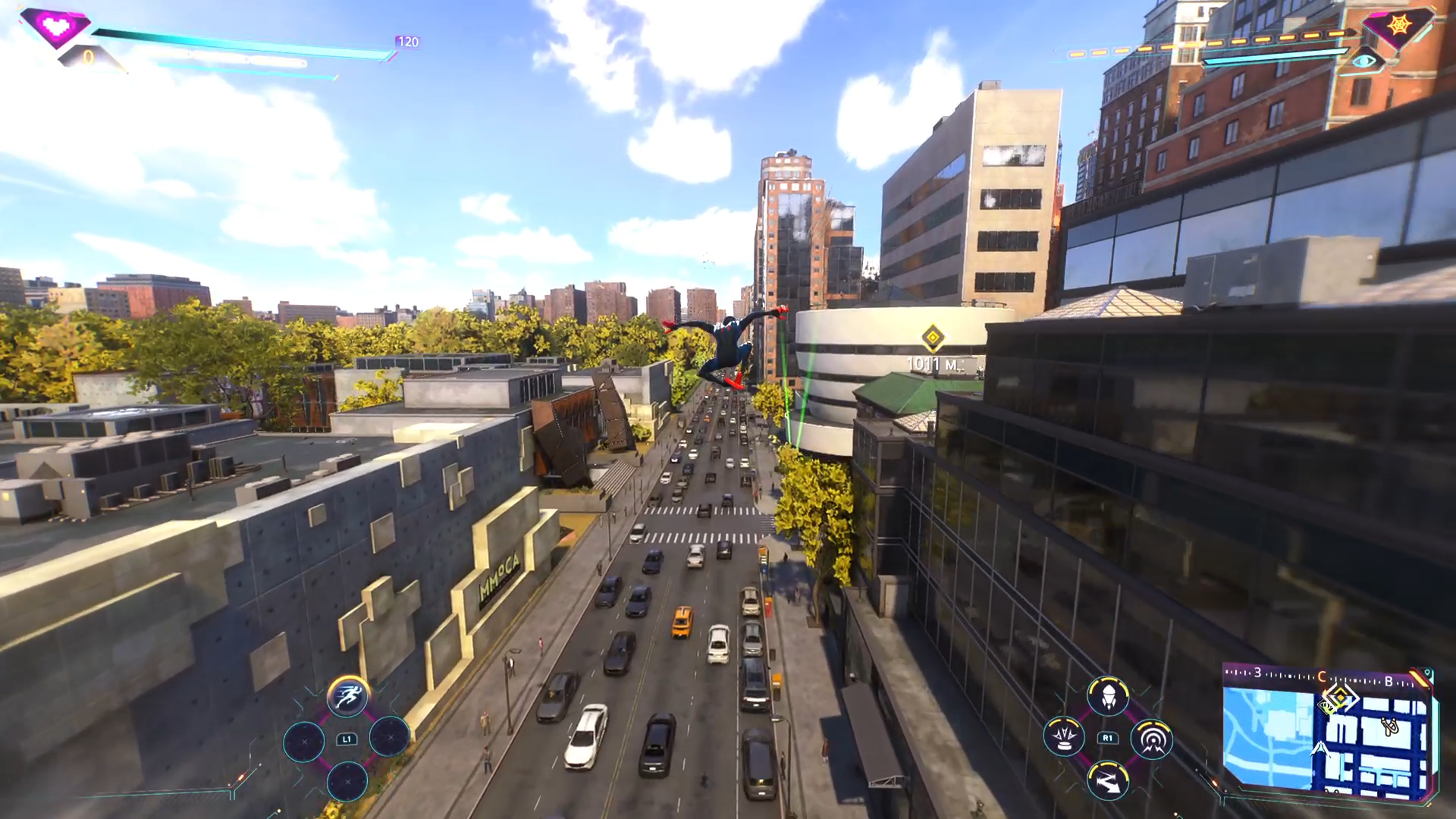The height and width of the screenshot is (819, 1456).
Task: Select the rocket-shaped gadget icon
Action: (x=1108, y=696)
